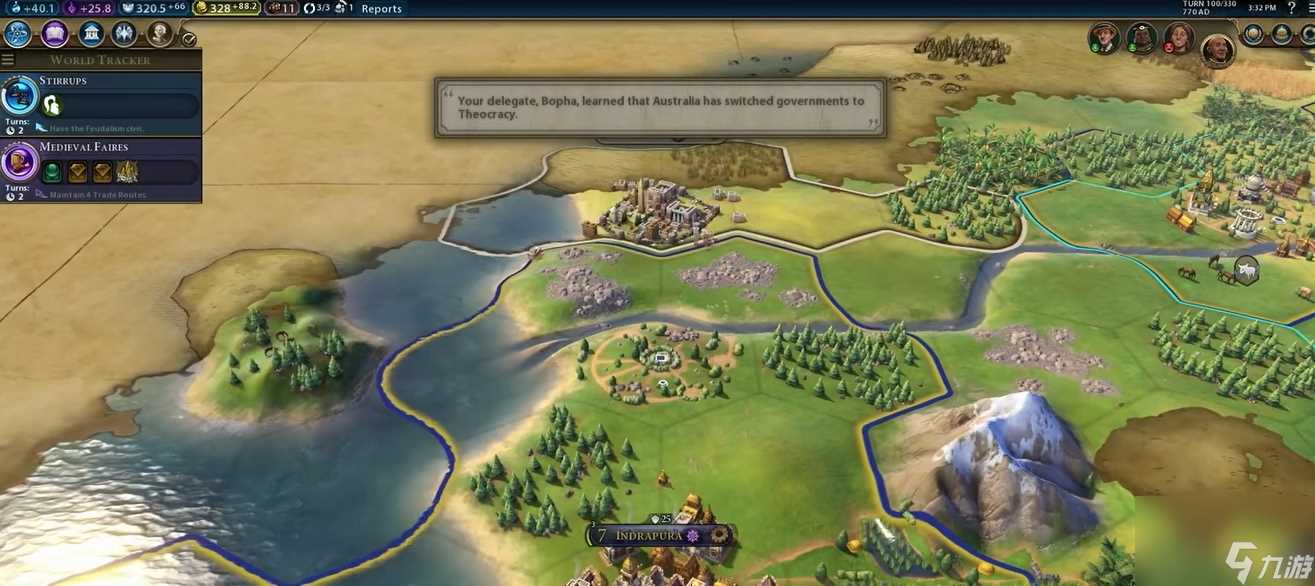
Task: Click your own leader portrait
Action: coord(1217,48)
